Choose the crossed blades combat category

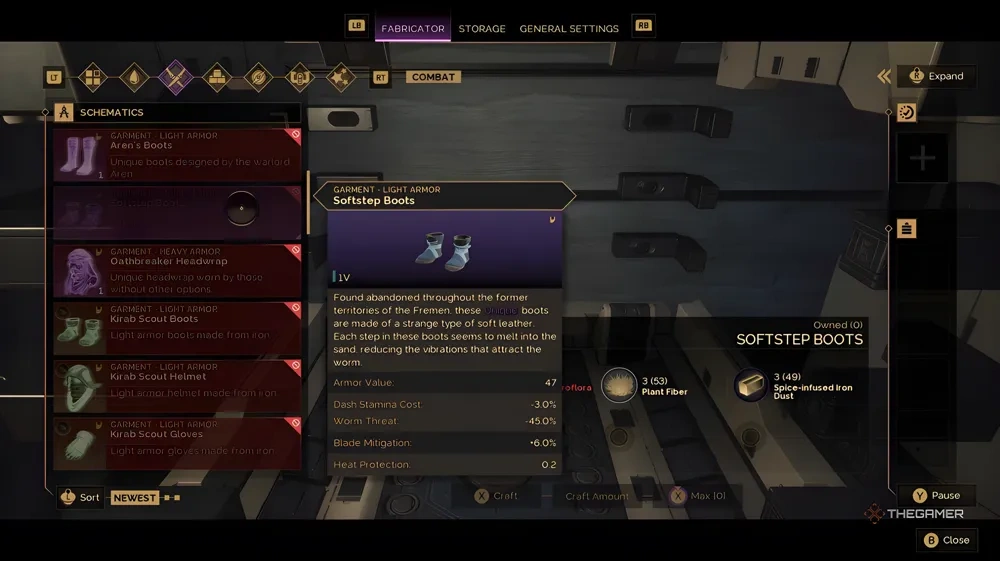(175, 77)
